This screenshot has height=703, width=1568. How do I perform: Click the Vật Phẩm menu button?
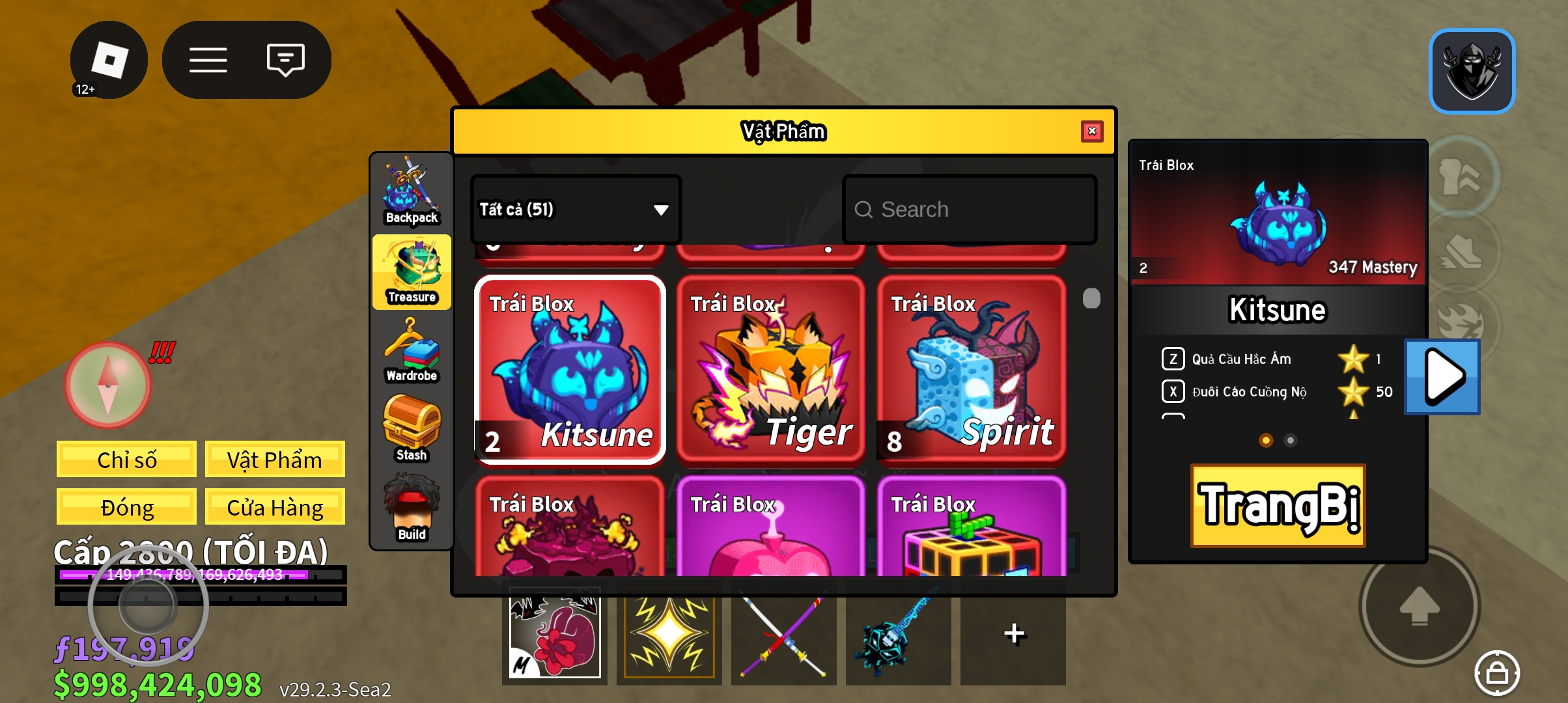click(x=274, y=460)
